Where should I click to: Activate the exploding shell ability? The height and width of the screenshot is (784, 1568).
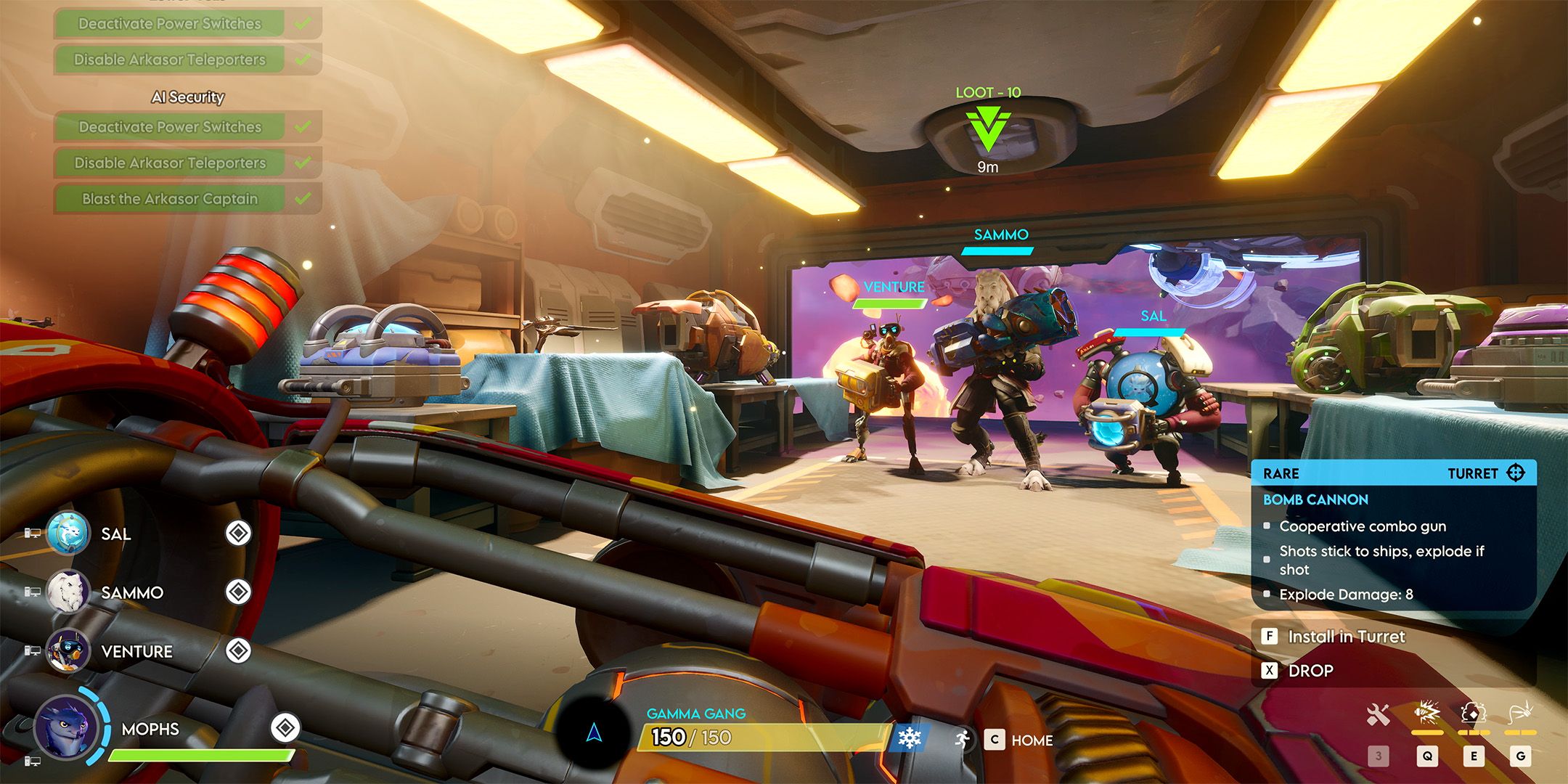tap(1426, 714)
